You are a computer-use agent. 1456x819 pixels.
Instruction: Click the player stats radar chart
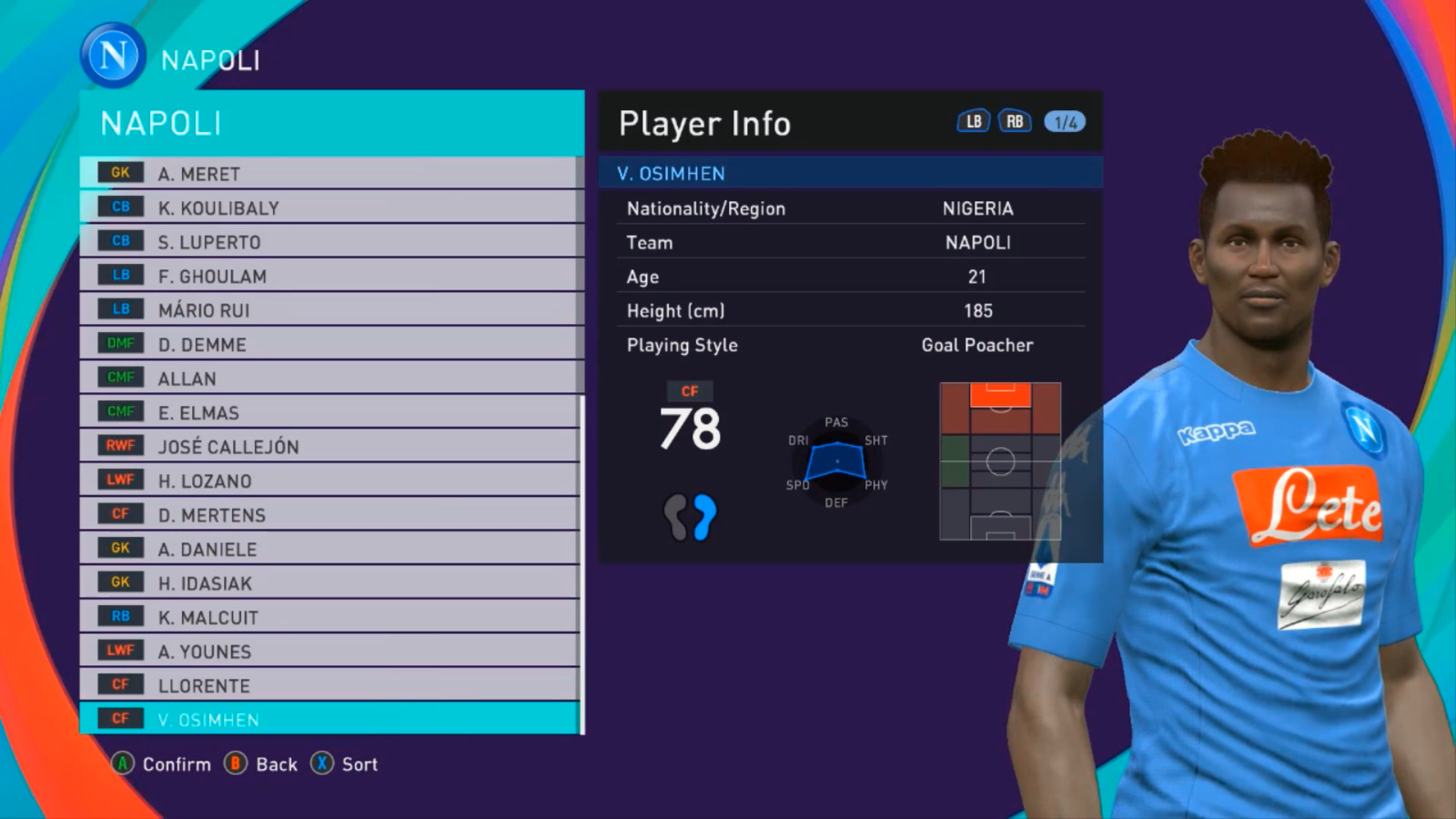coord(836,461)
